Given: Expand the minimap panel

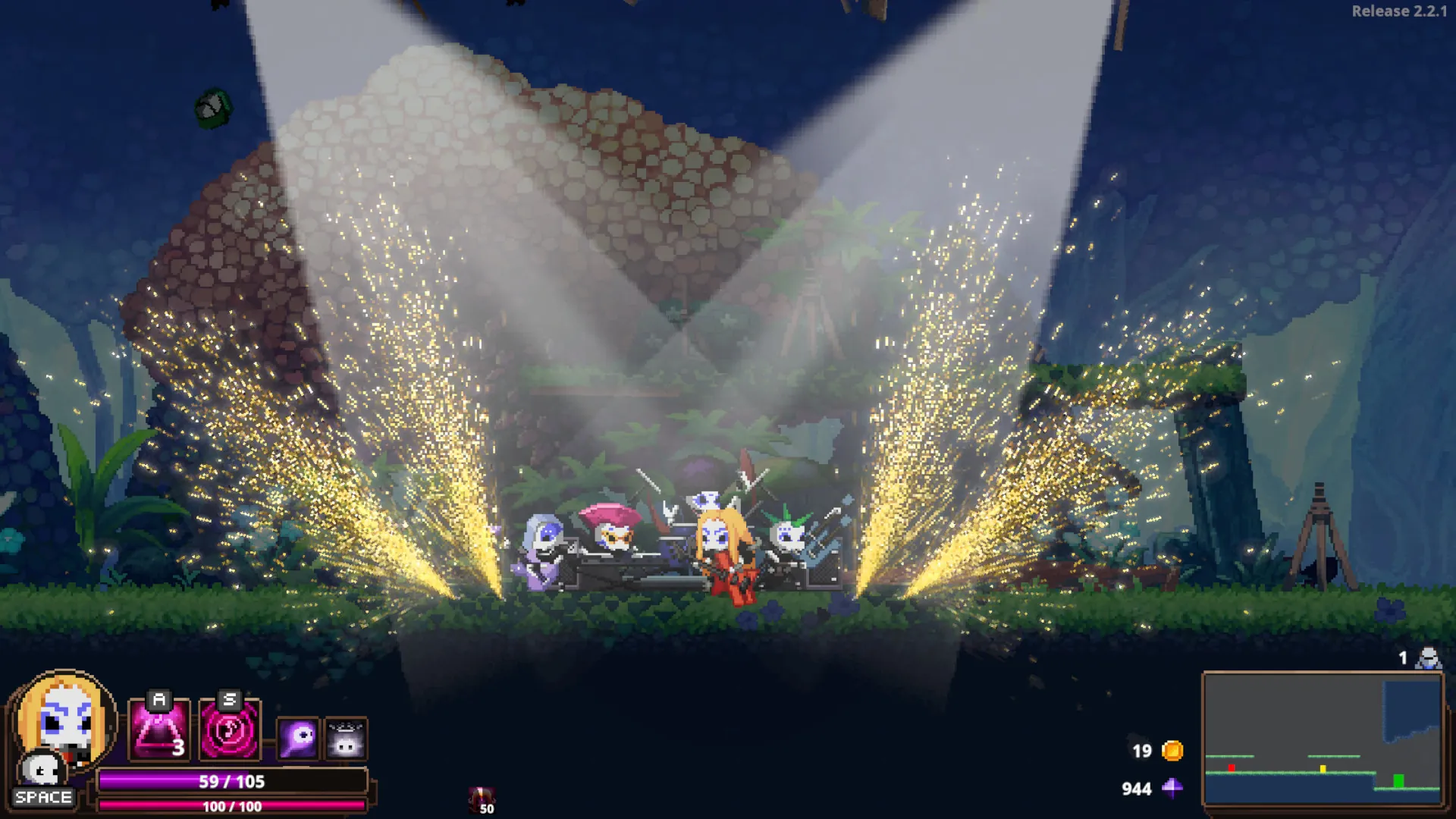Looking at the screenshot, I should point(1324,739).
